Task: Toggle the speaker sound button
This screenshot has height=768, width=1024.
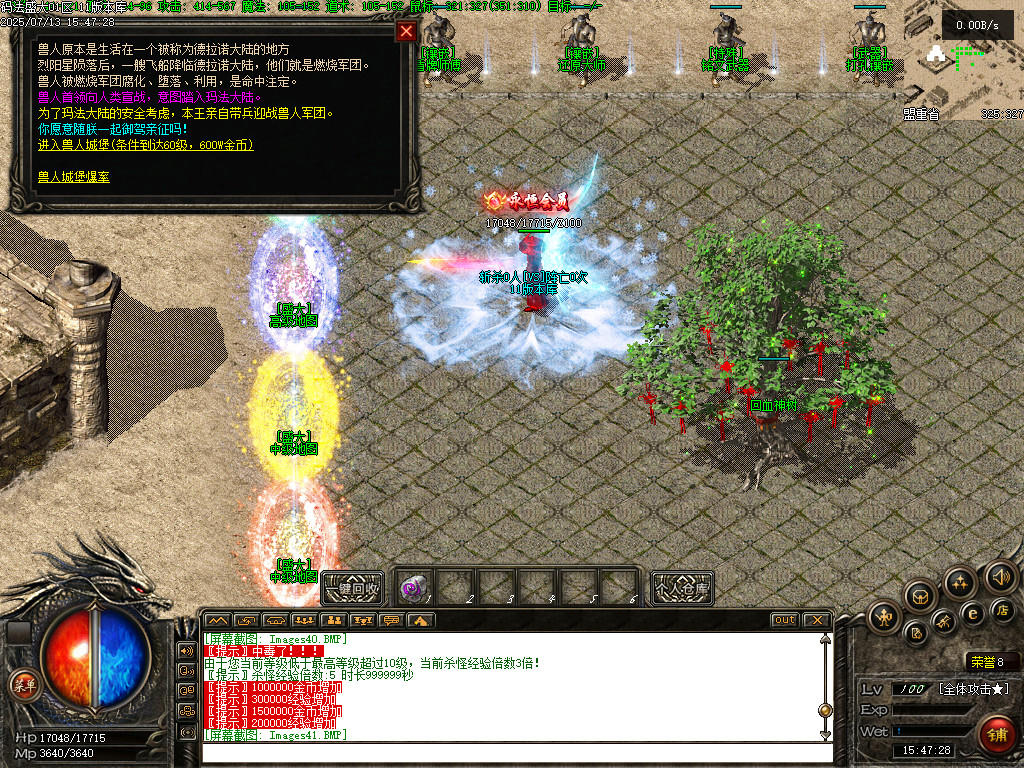Action: (x=1001, y=577)
